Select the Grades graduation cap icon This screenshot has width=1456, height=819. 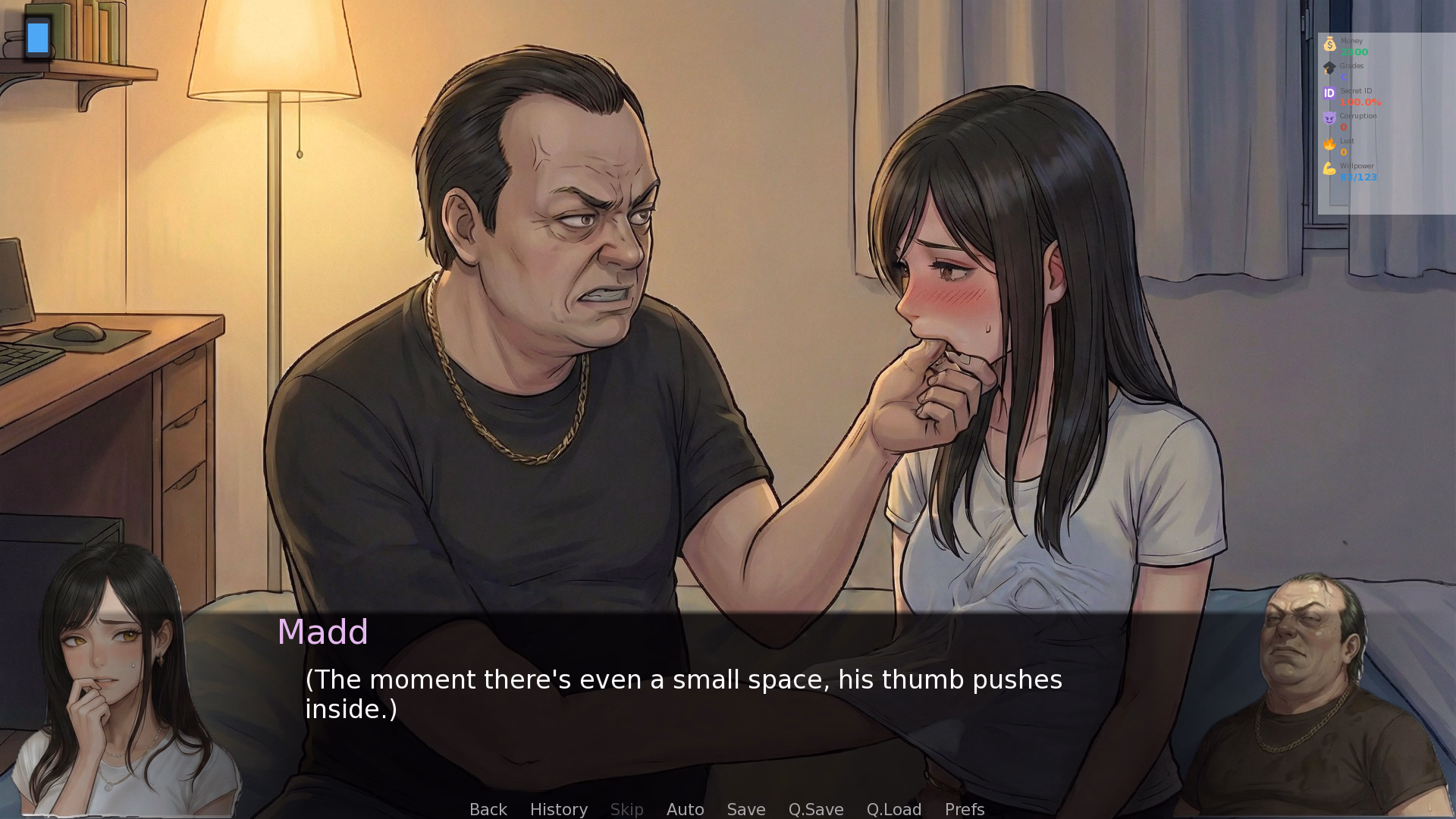(x=1329, y=69)
